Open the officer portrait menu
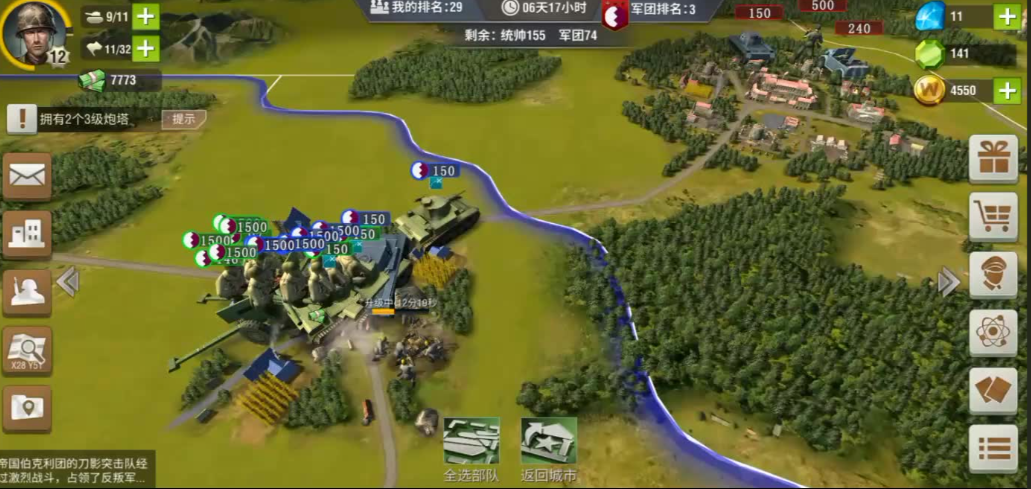1031x489 pixels. click(993, 274)
